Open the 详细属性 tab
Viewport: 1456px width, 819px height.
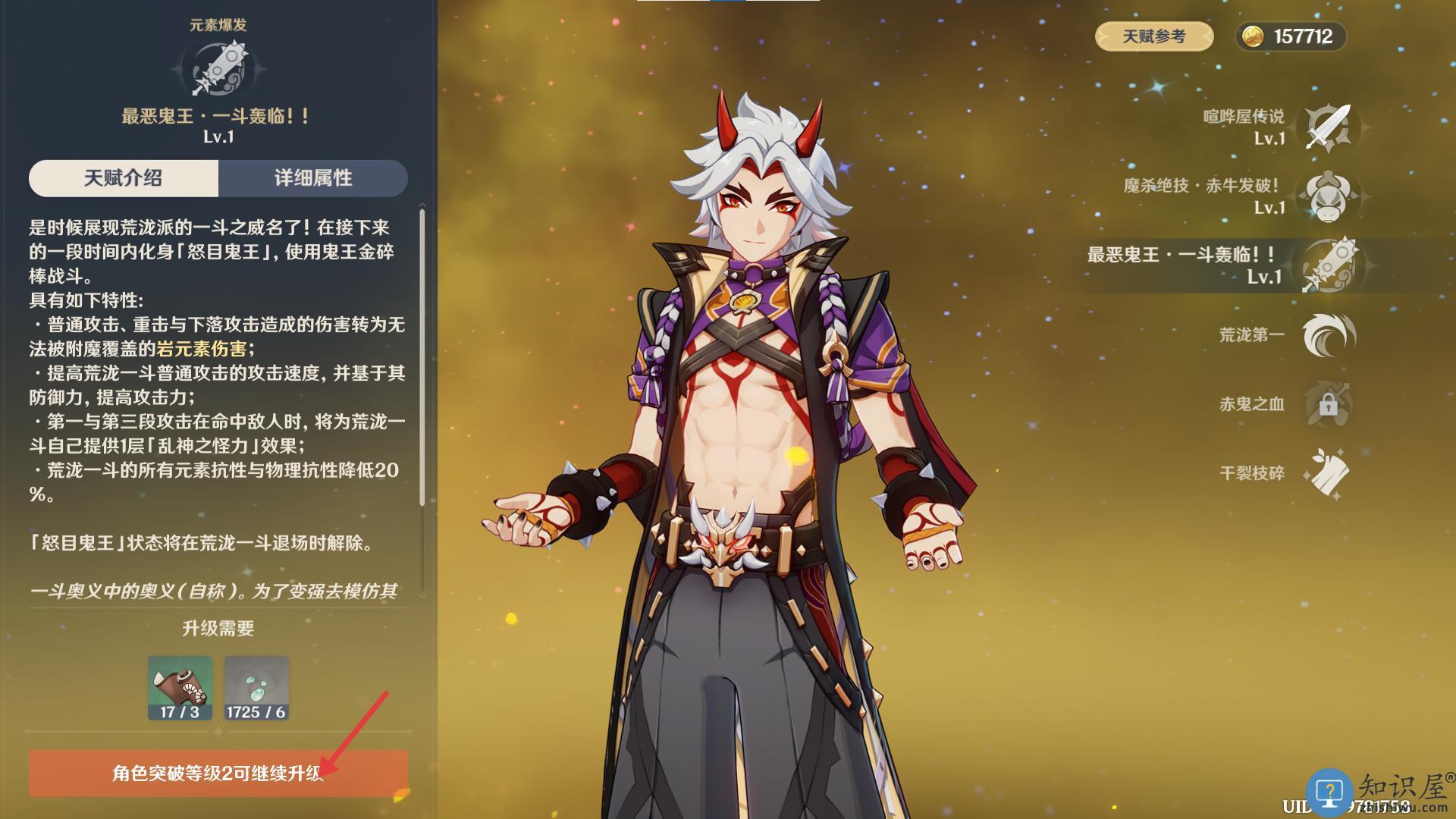pos(313,178)
